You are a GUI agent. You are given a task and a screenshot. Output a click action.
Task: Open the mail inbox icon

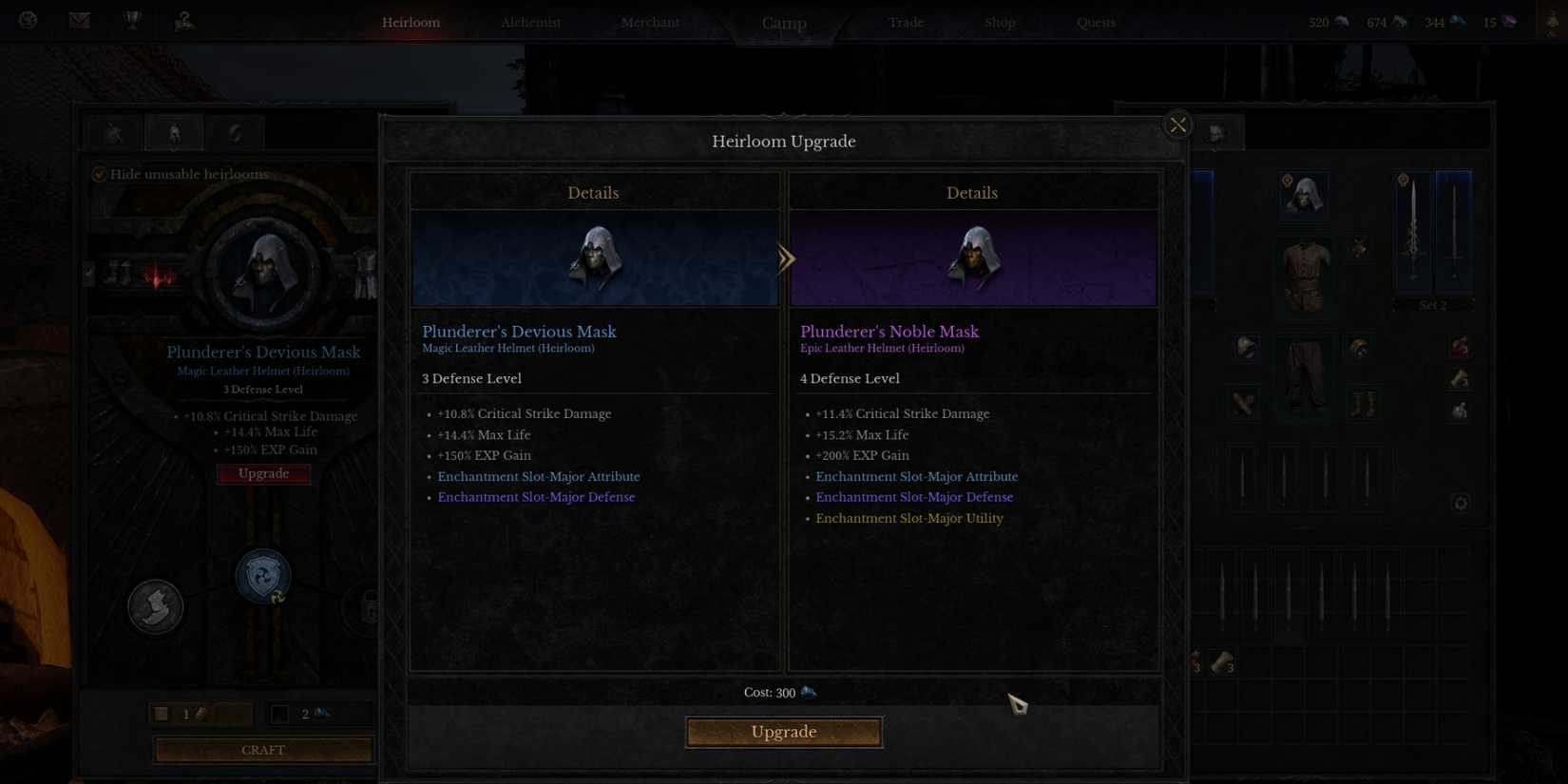79,19
